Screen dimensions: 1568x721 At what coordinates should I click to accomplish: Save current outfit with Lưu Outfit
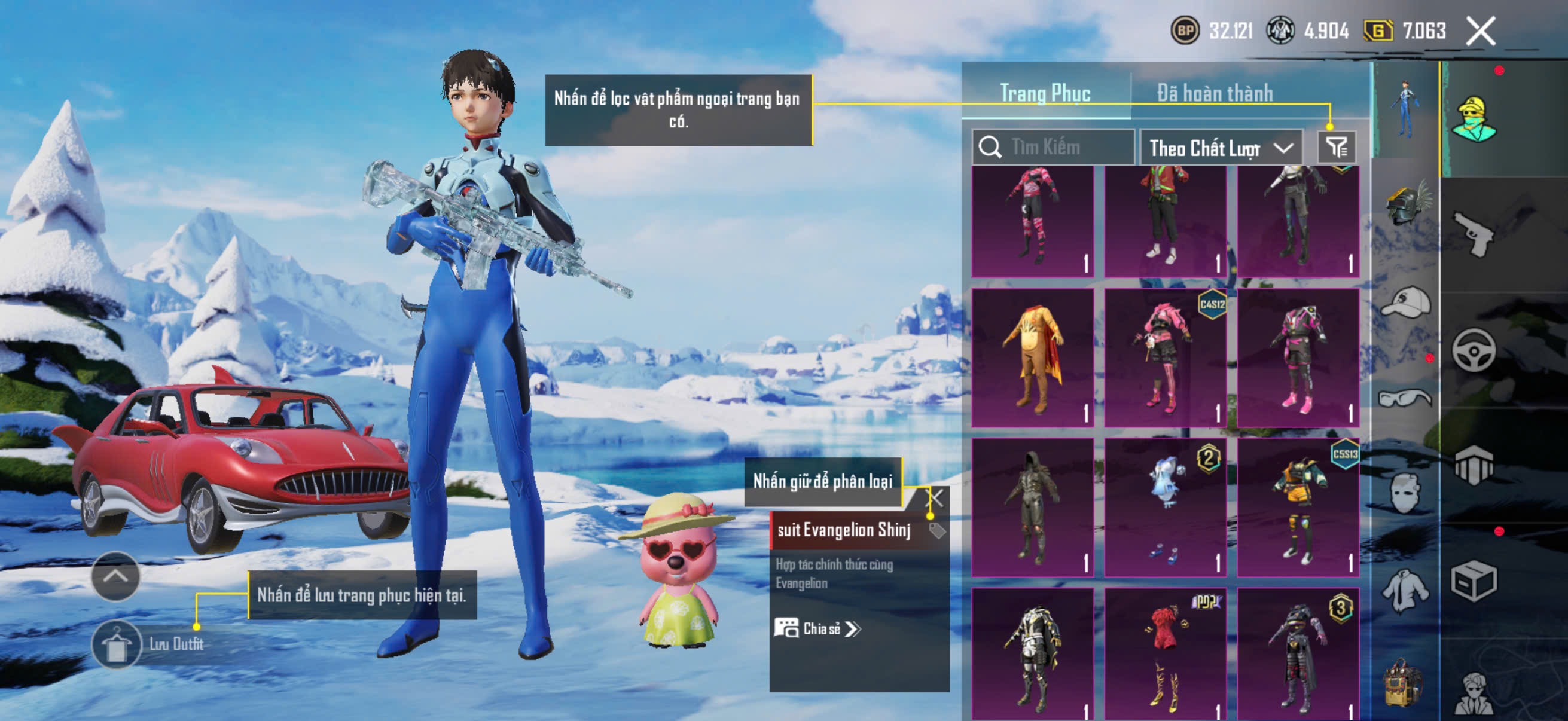coord(115,644)
